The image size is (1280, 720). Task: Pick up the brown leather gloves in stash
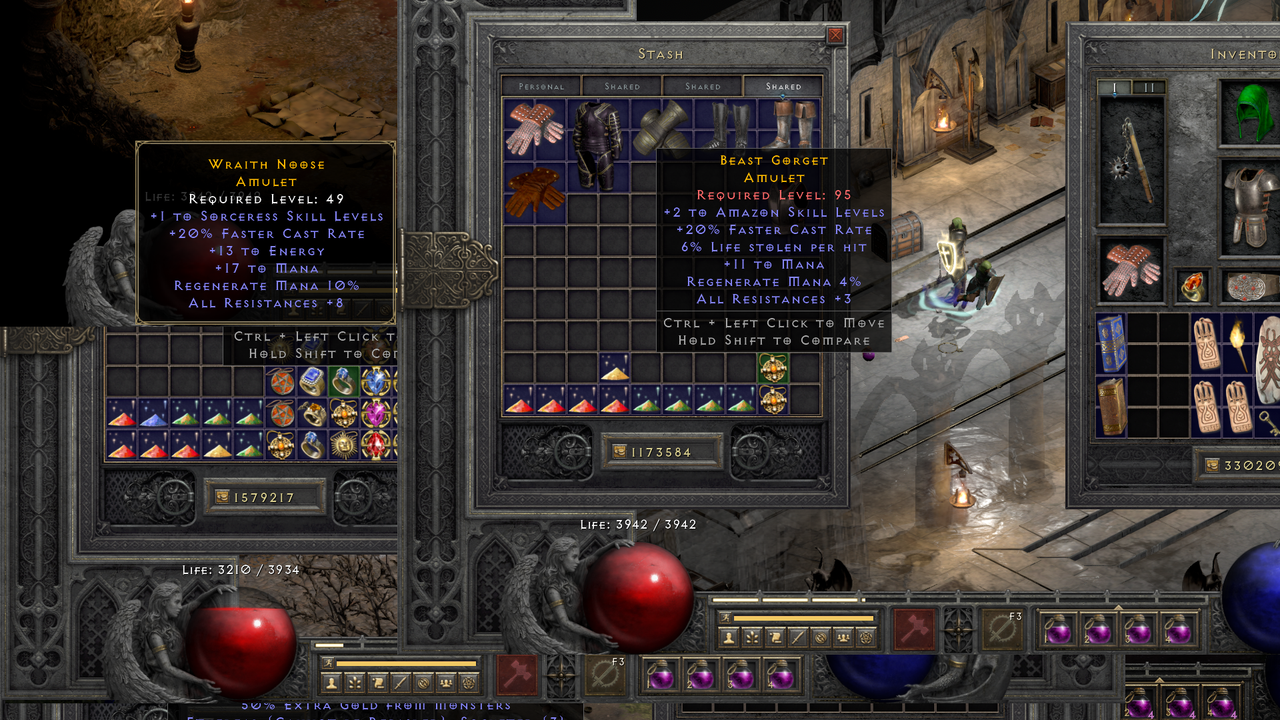click(x=535, y=192)
